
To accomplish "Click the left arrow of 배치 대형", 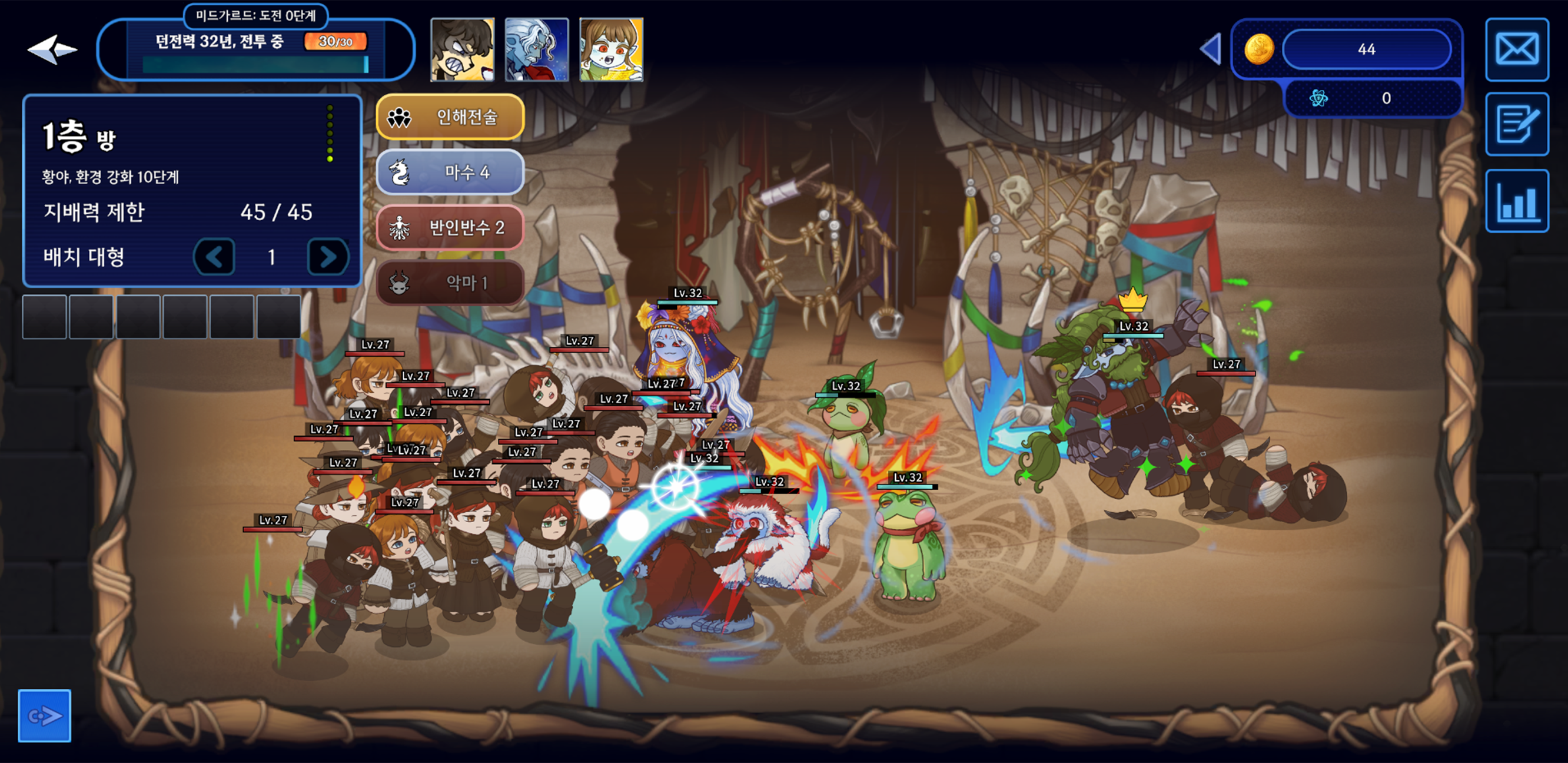I will click(214, 258).
